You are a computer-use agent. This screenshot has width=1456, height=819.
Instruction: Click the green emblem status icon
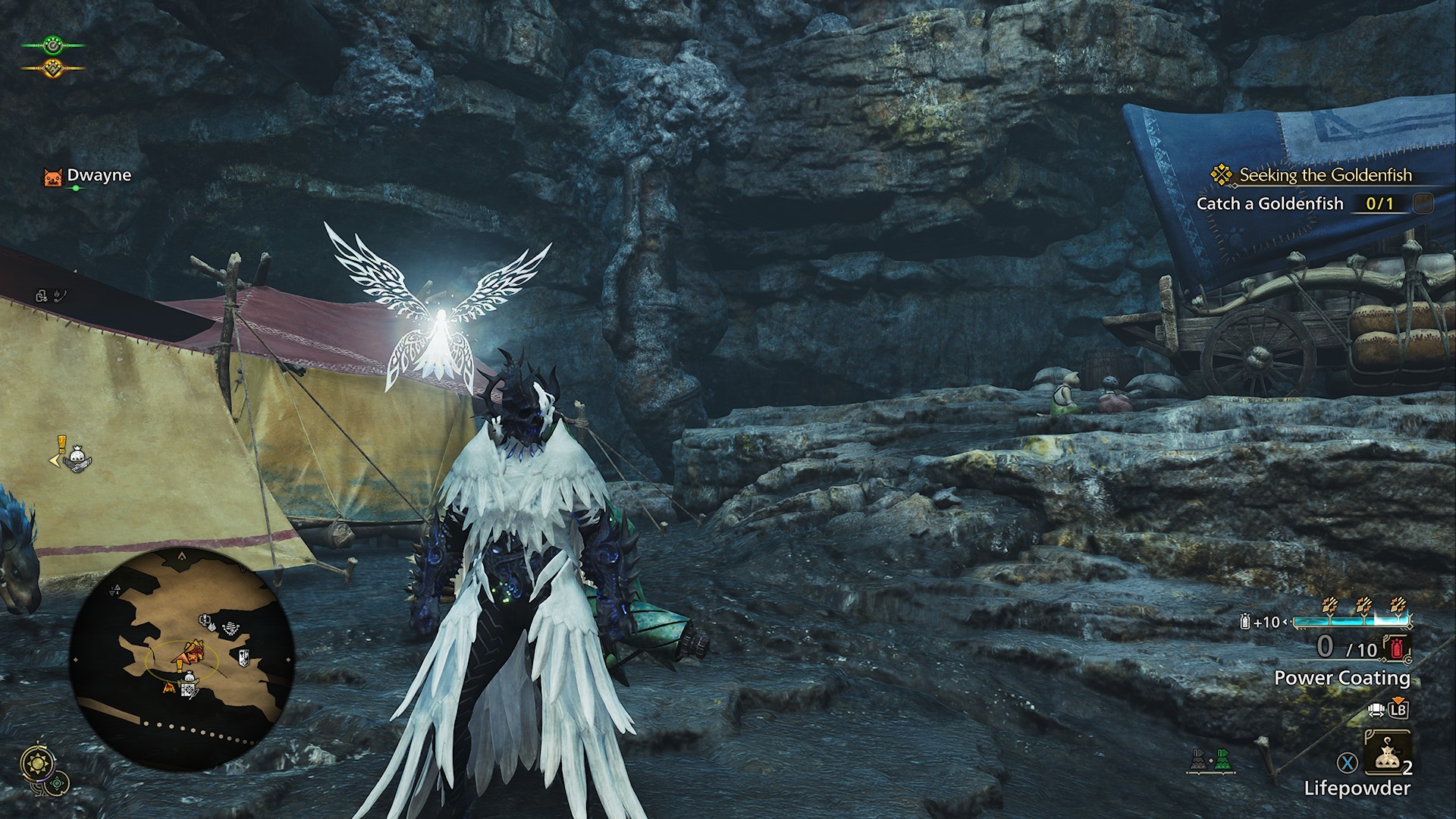[53, 44]
